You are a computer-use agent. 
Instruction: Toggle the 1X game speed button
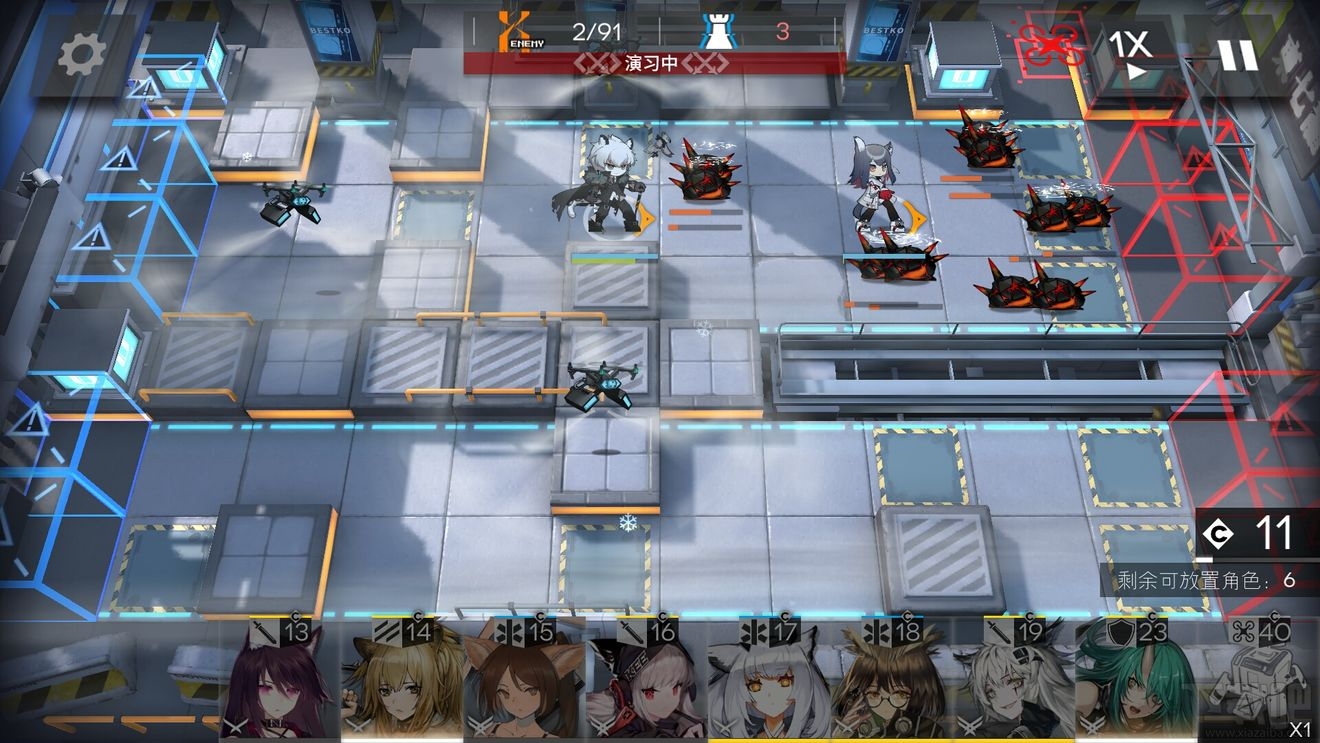(1131, 53)
